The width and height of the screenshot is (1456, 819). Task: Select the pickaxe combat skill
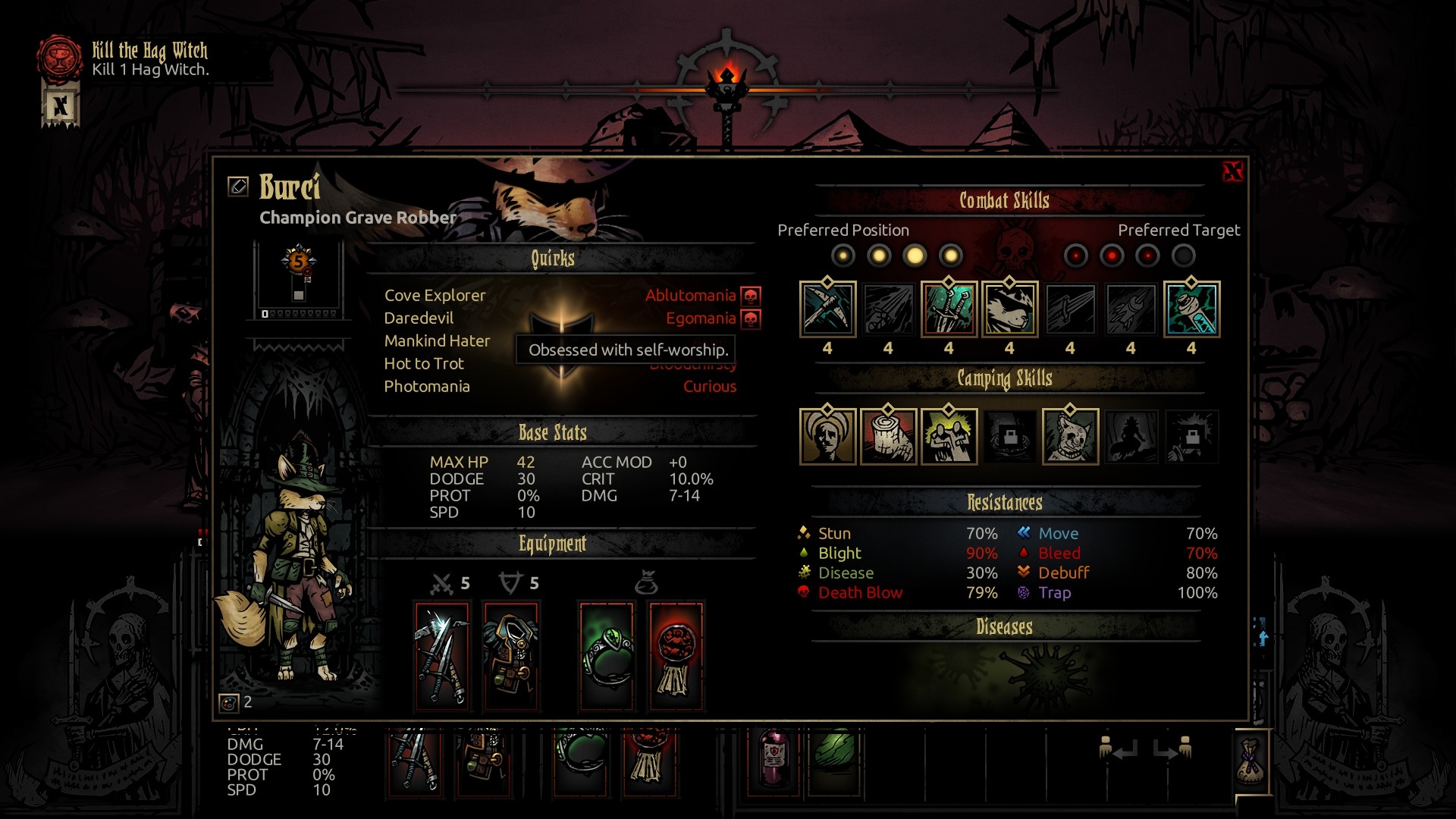click(x=827, y=309)
